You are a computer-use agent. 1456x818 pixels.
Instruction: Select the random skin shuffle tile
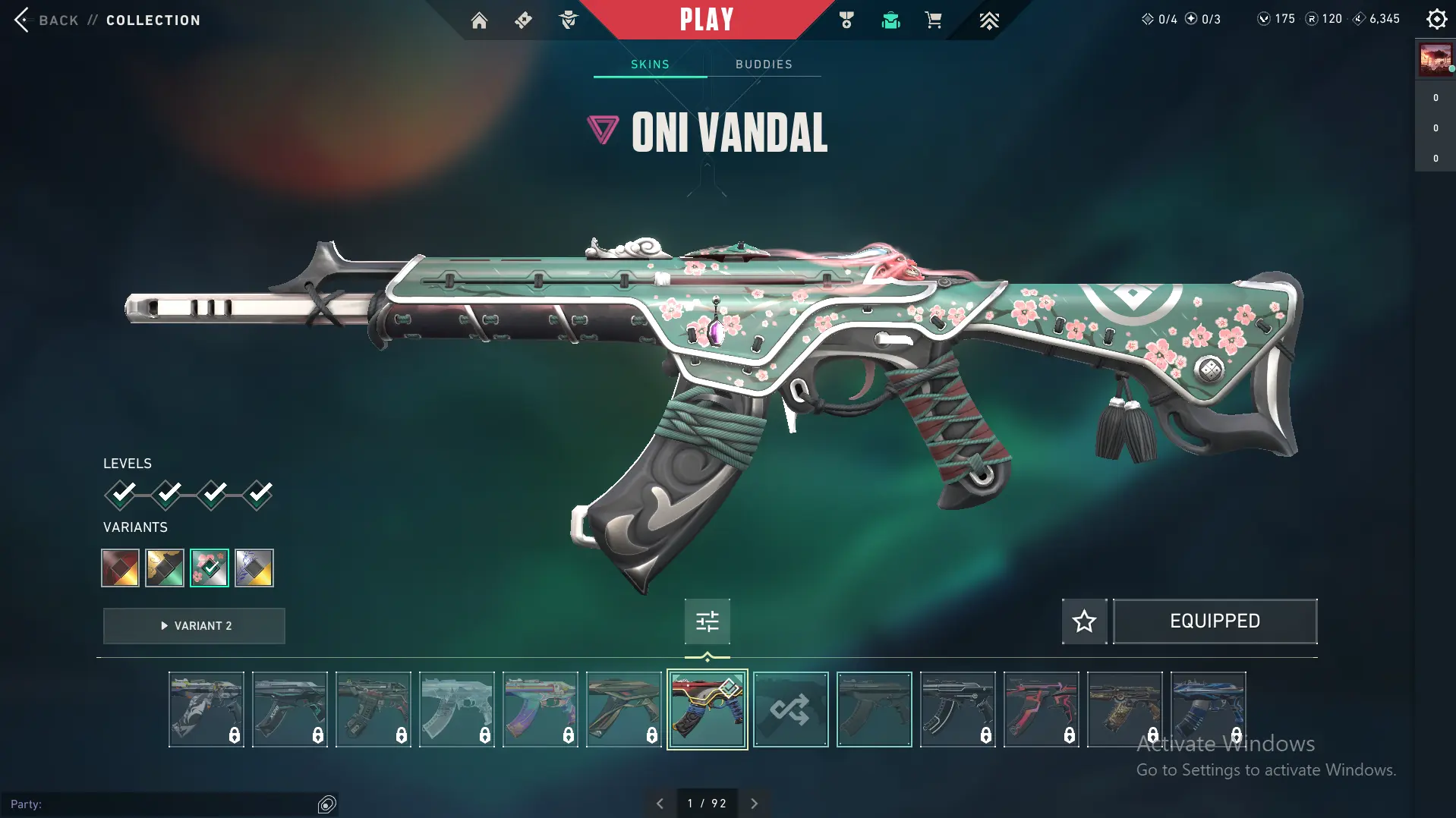790,709
